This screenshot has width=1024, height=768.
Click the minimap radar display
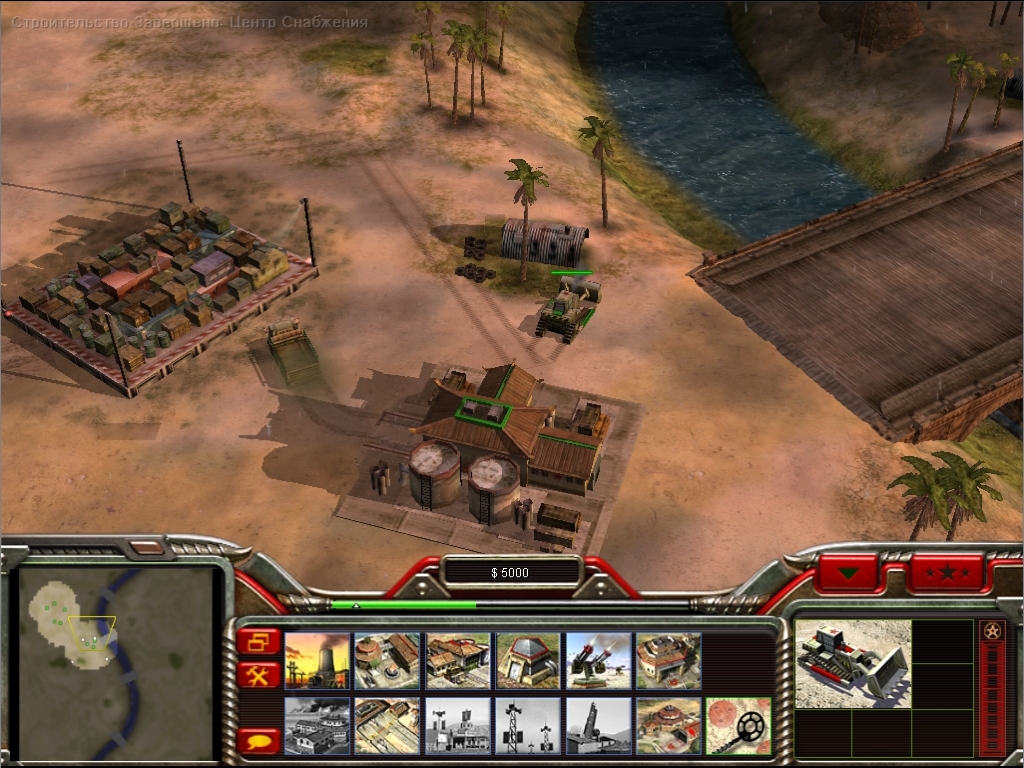tap(118, 660)
